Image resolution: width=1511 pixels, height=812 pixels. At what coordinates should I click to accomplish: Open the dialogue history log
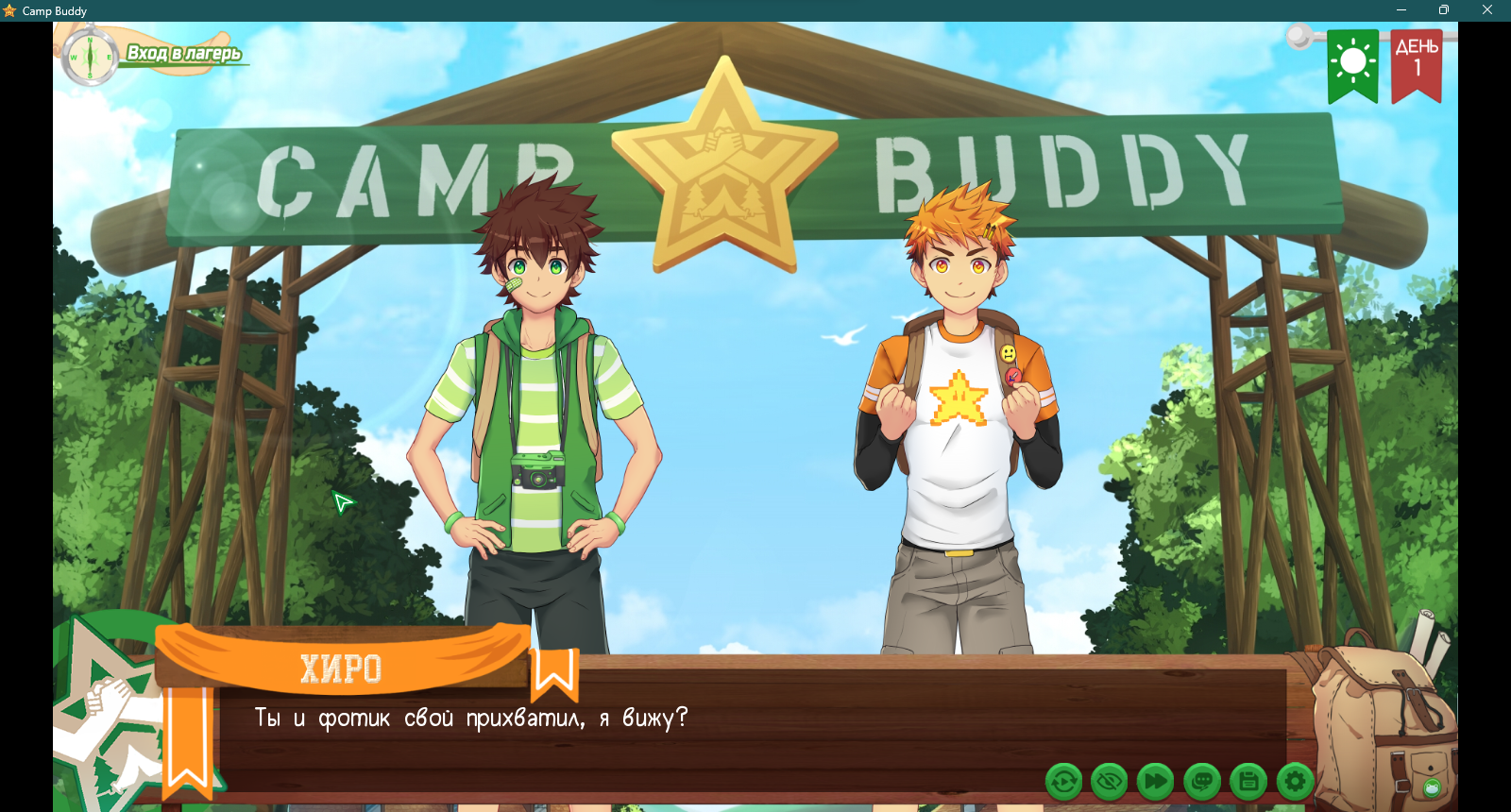click(x=1202, y=782)
